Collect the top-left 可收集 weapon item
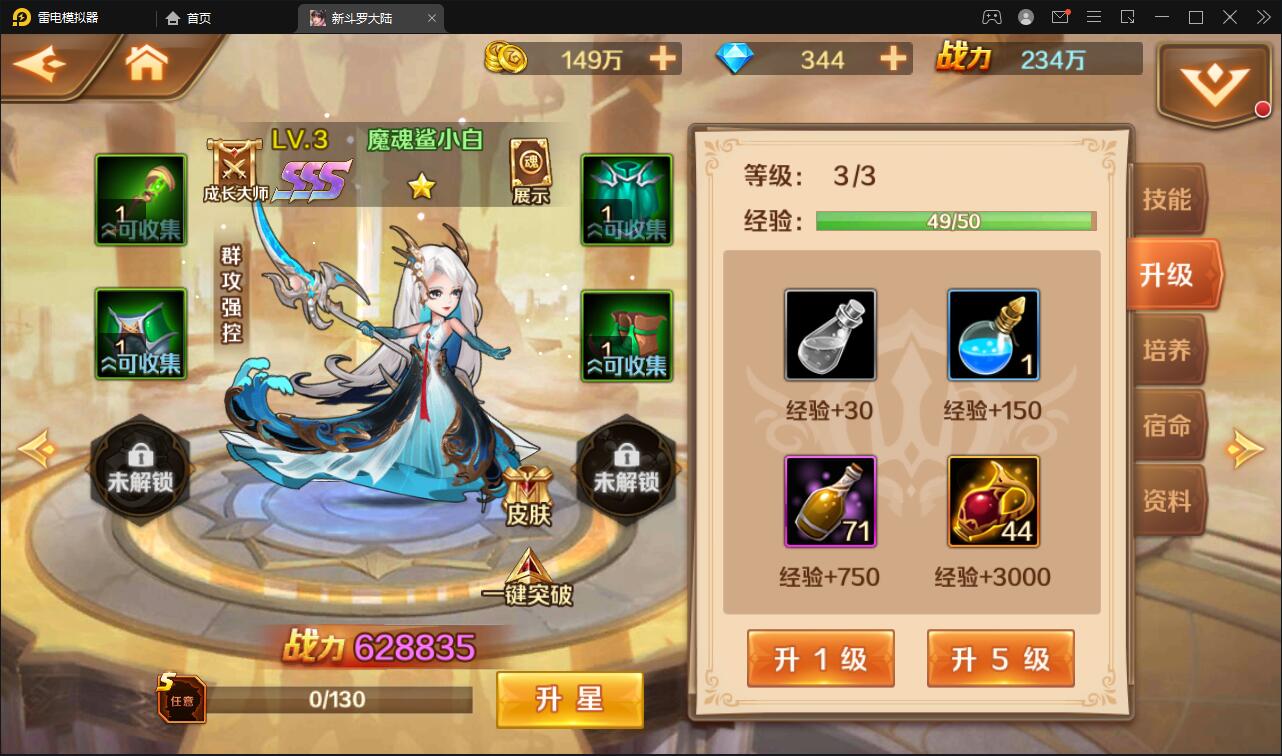Viewport: 1282px width, 756px height. 140,200
